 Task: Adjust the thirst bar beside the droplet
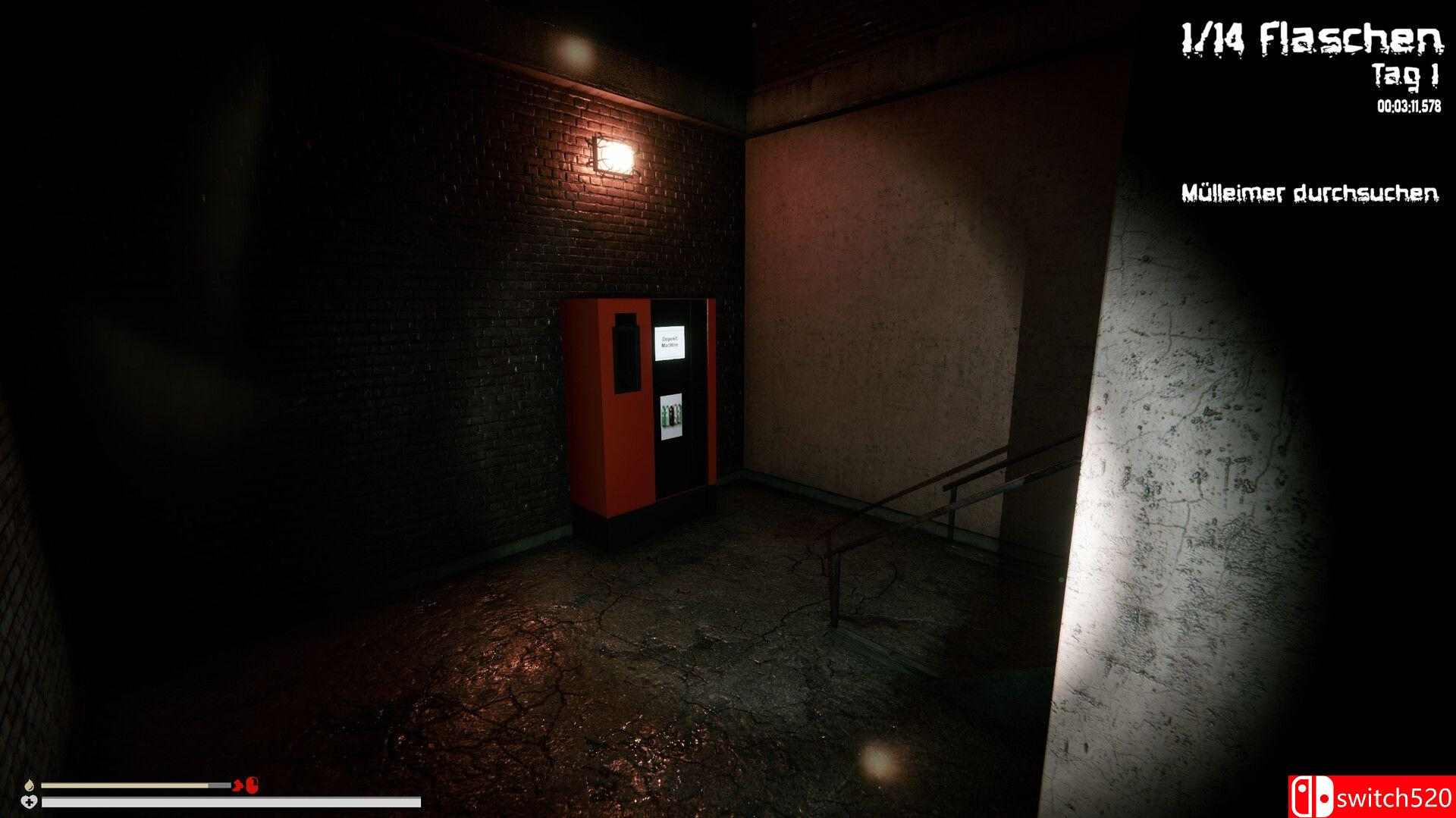pos(136,786)
